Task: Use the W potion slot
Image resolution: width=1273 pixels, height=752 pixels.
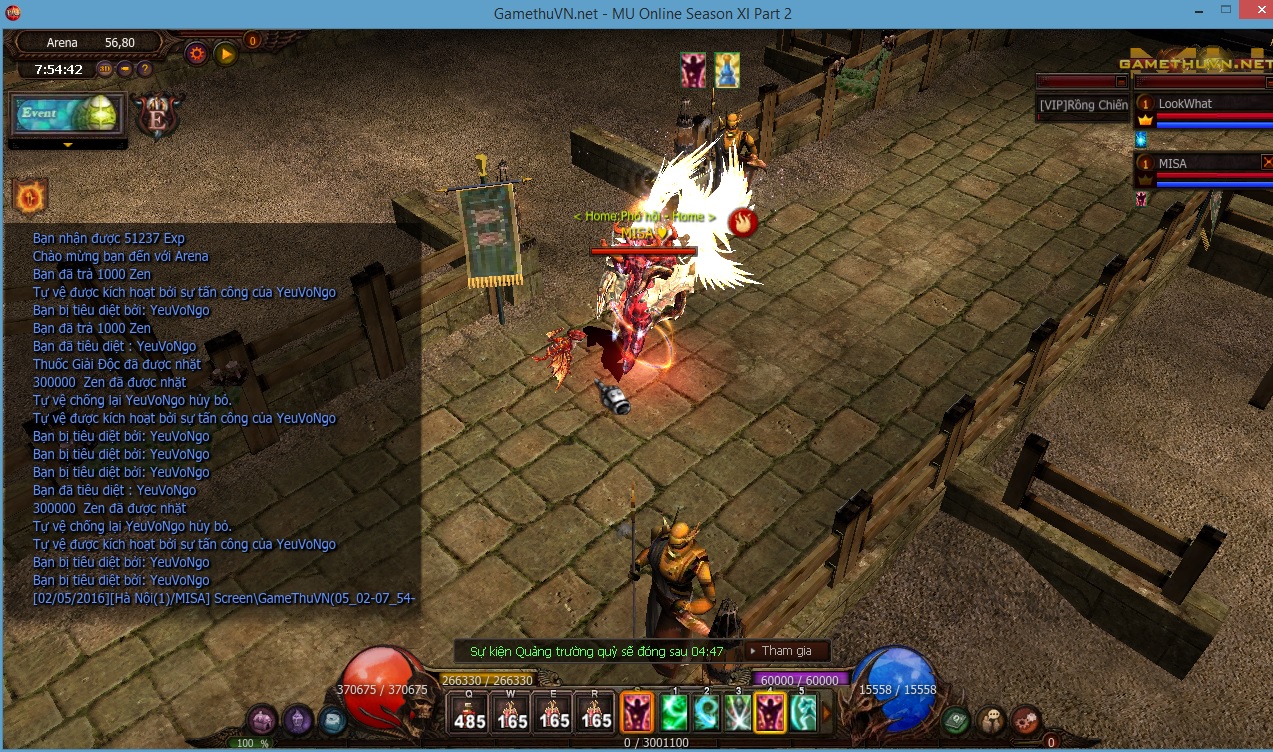Action: point(512,711)
